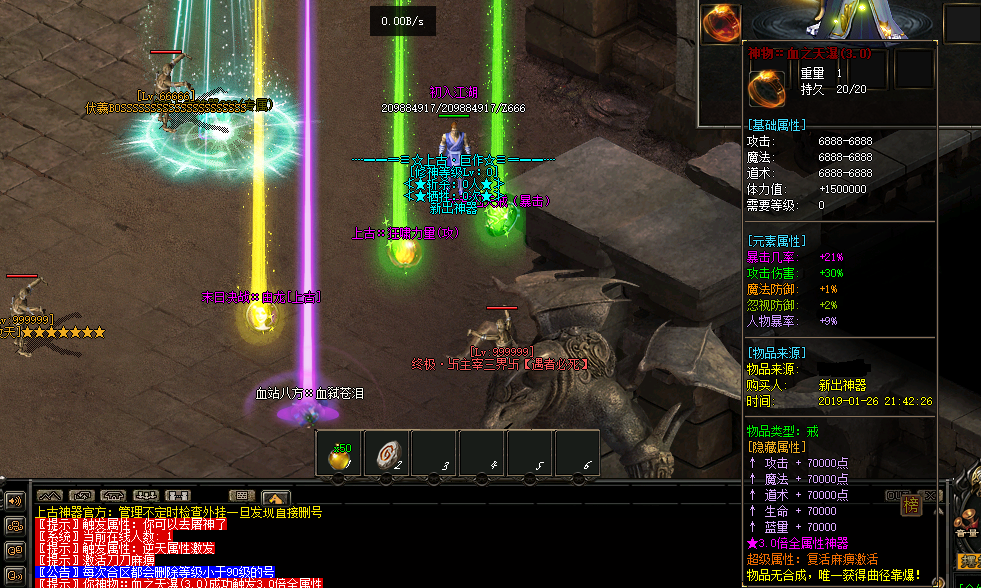Click the OUT logout button
This screenshot has height=588, width=981.
point(899,495)
